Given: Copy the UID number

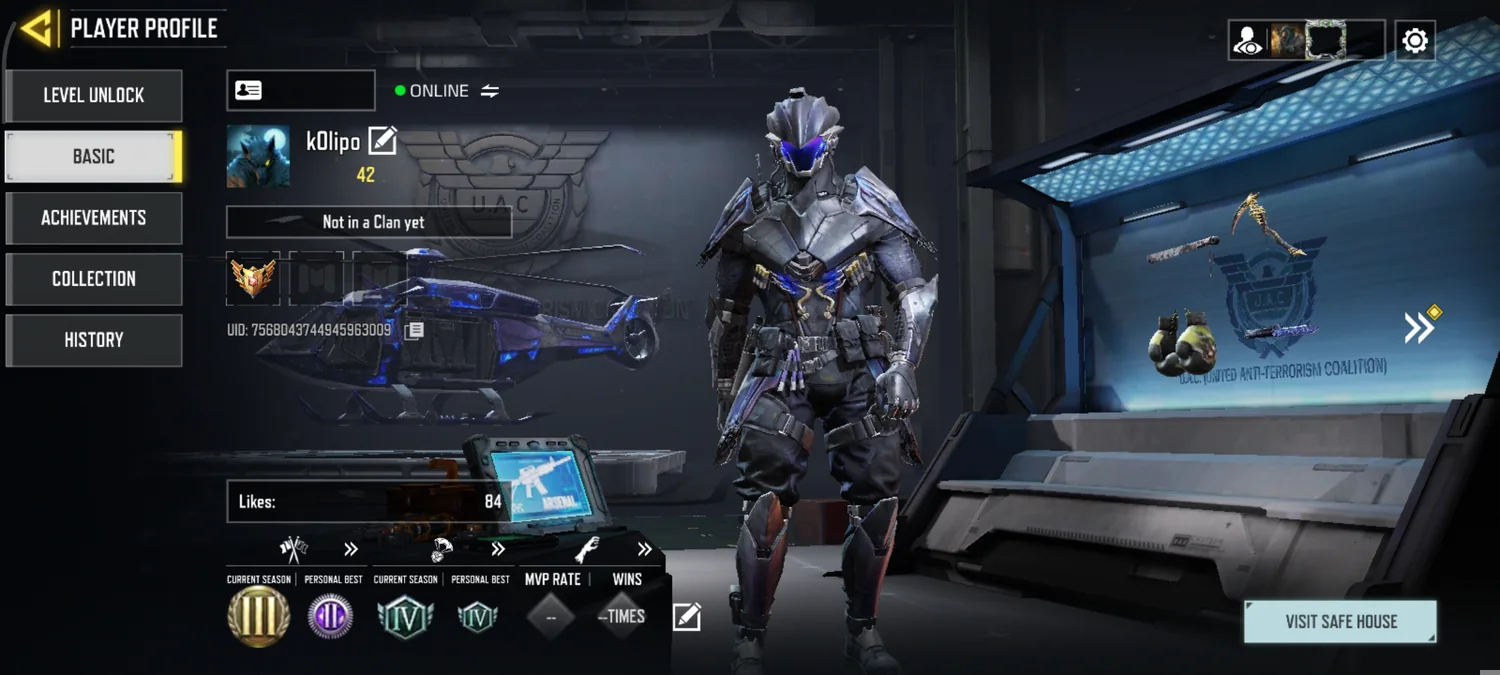Looking at the screenshot, I should pyautogui.click(x=414, y=330).
